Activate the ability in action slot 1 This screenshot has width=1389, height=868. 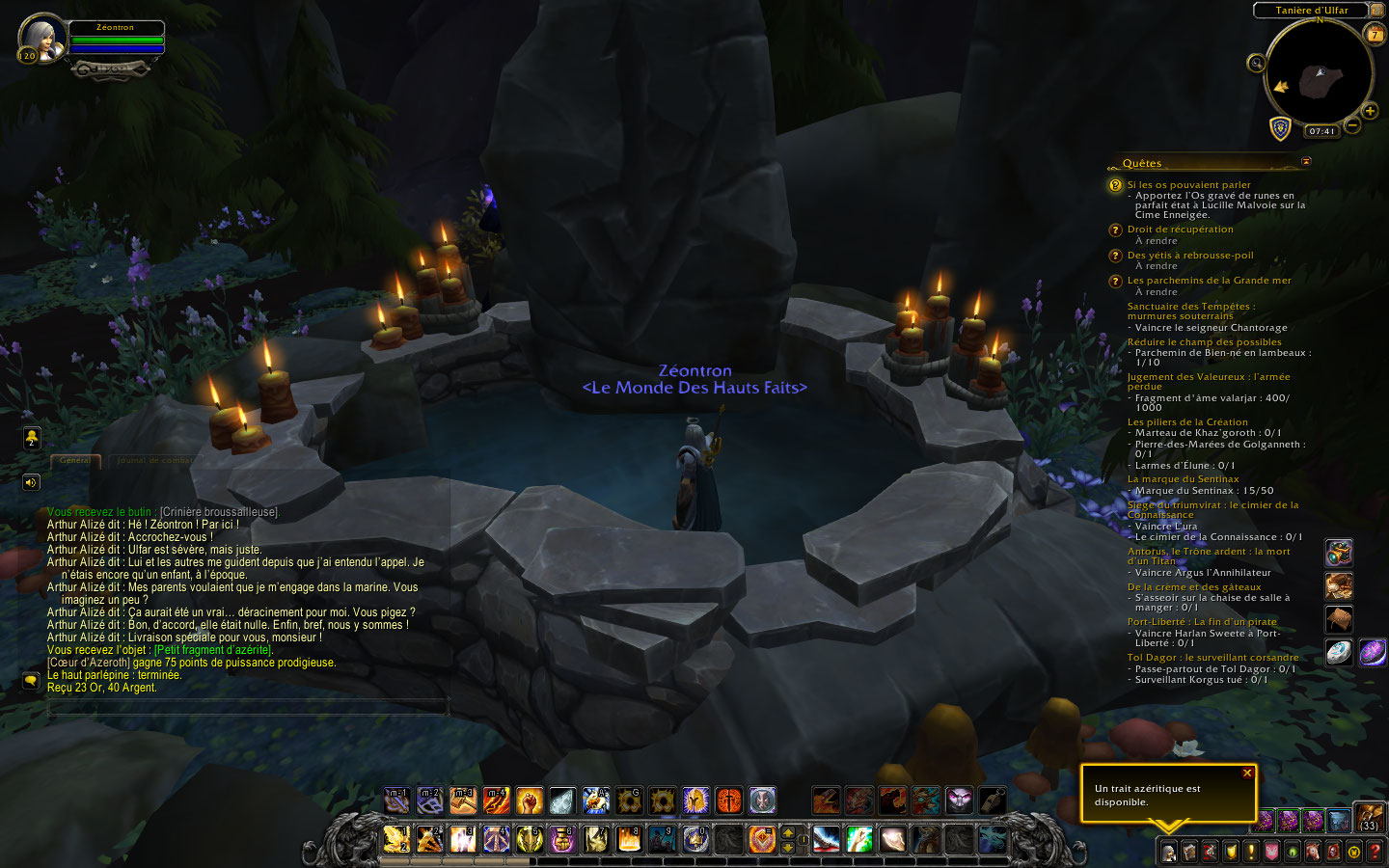(396, 839)
